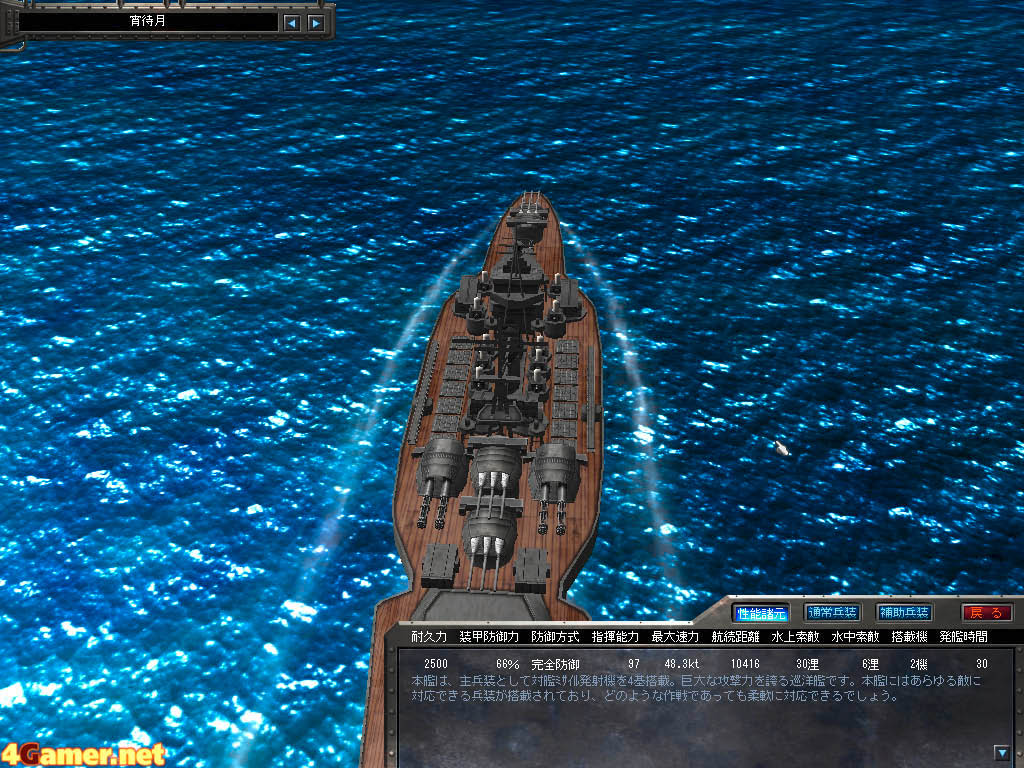The width and height of the screenshot is (1024, 768).
Task: Switch to the 性能諸元 specifications tab
Action: tap(761, 612)
